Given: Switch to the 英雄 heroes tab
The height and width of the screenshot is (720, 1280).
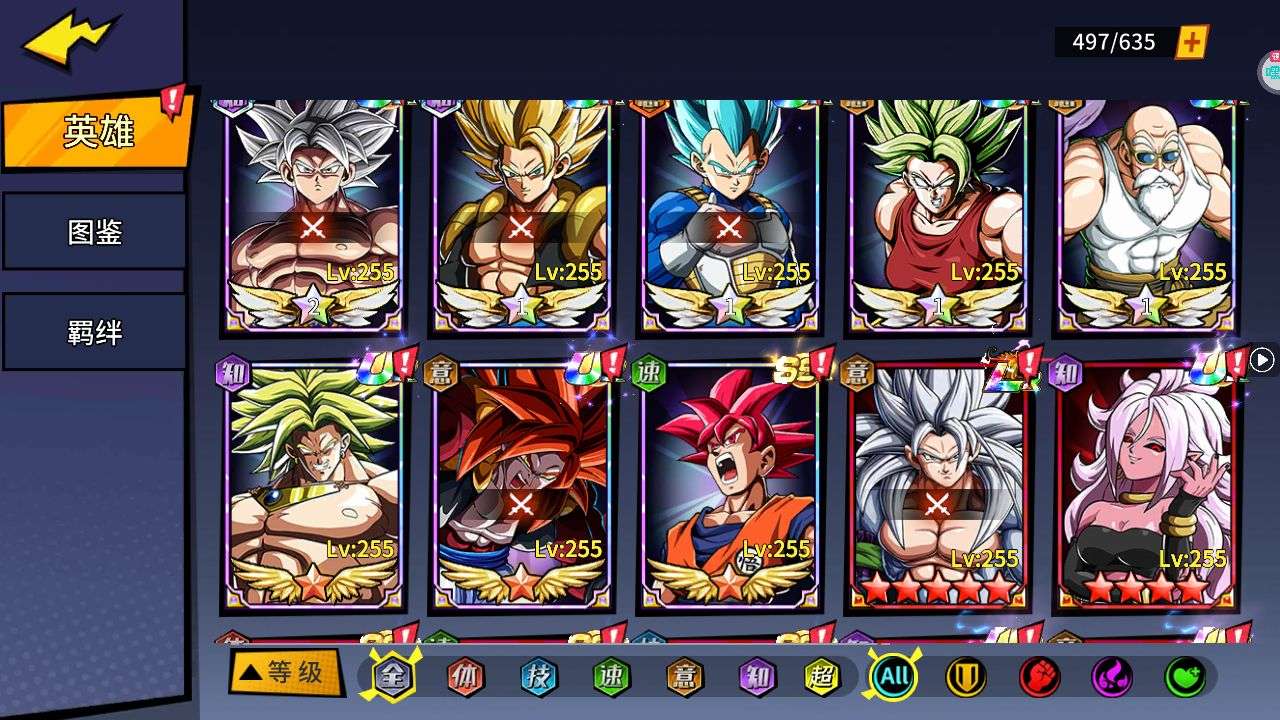Looking at the screenshot, I should (x=97, y=132).
